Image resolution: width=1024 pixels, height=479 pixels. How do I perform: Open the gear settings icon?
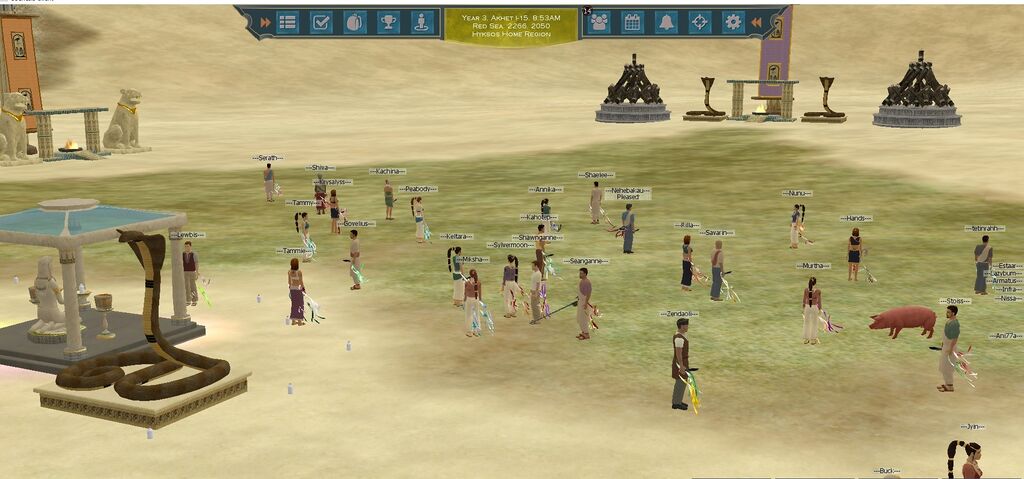[x=733, y=21]
